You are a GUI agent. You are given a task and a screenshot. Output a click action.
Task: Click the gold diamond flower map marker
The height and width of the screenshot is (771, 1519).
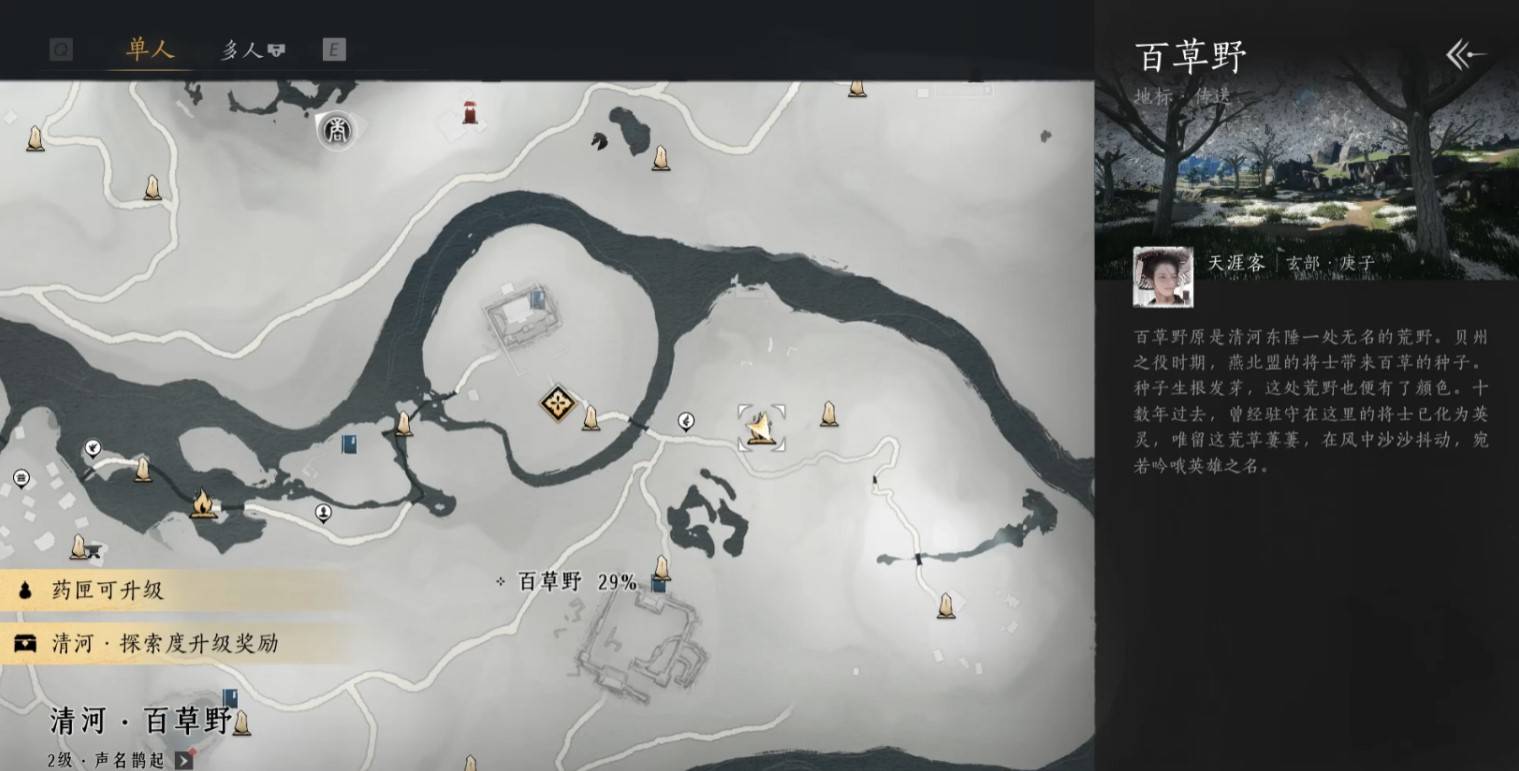(x=556, y=404)
